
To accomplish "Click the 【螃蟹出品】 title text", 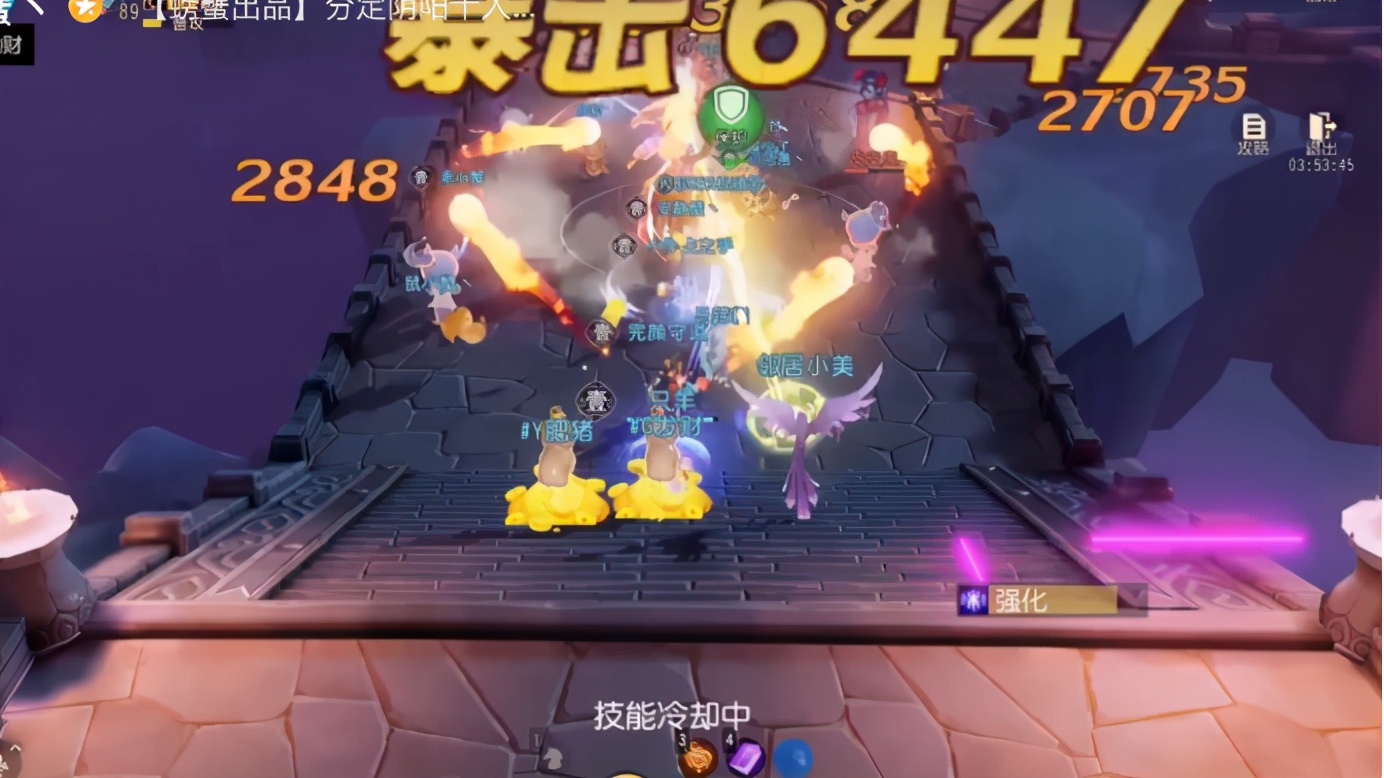I will click(220, 10).
